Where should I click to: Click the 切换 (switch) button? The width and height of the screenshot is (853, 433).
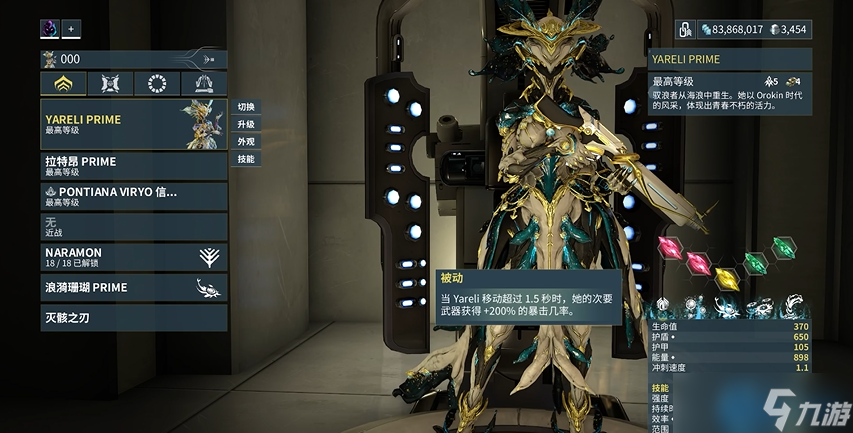click(x=246, y=107)
